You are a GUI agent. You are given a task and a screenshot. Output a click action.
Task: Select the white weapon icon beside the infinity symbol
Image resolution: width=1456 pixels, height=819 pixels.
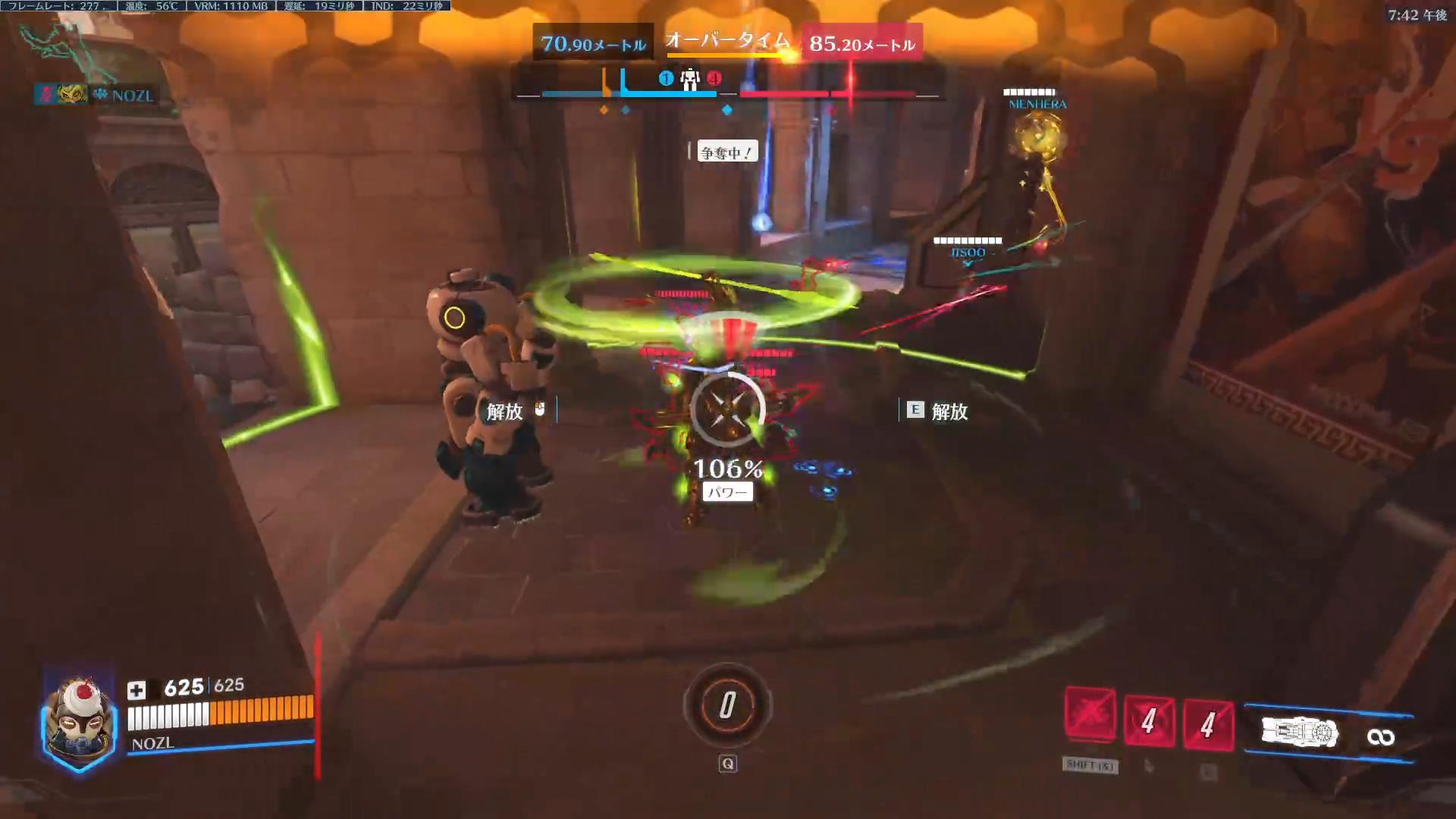[x=1300, y=733]
